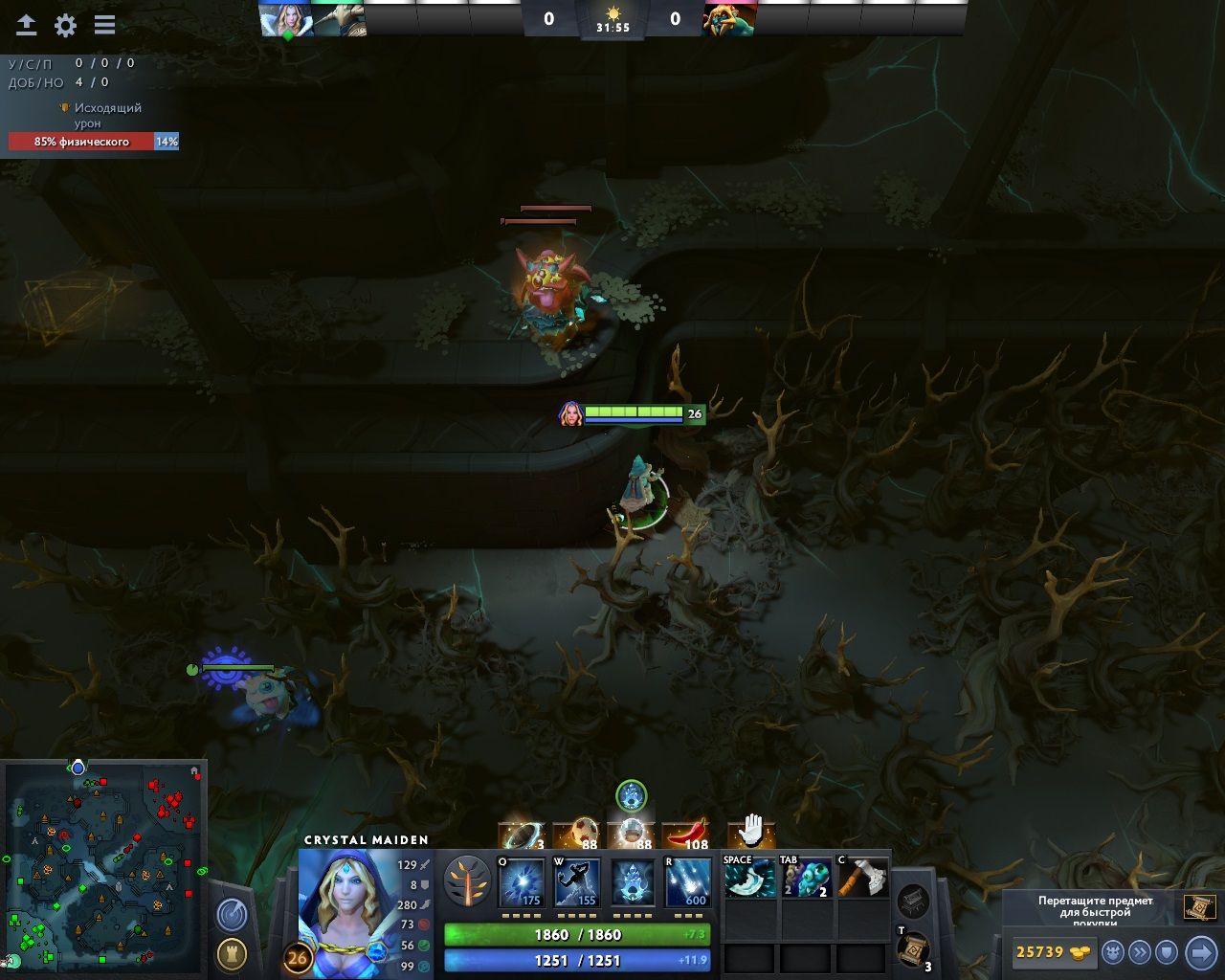The width and height of the screenshot is (1225, 980).
Task: Activate the Glyph of Fortification tower button
Action: 232,954
